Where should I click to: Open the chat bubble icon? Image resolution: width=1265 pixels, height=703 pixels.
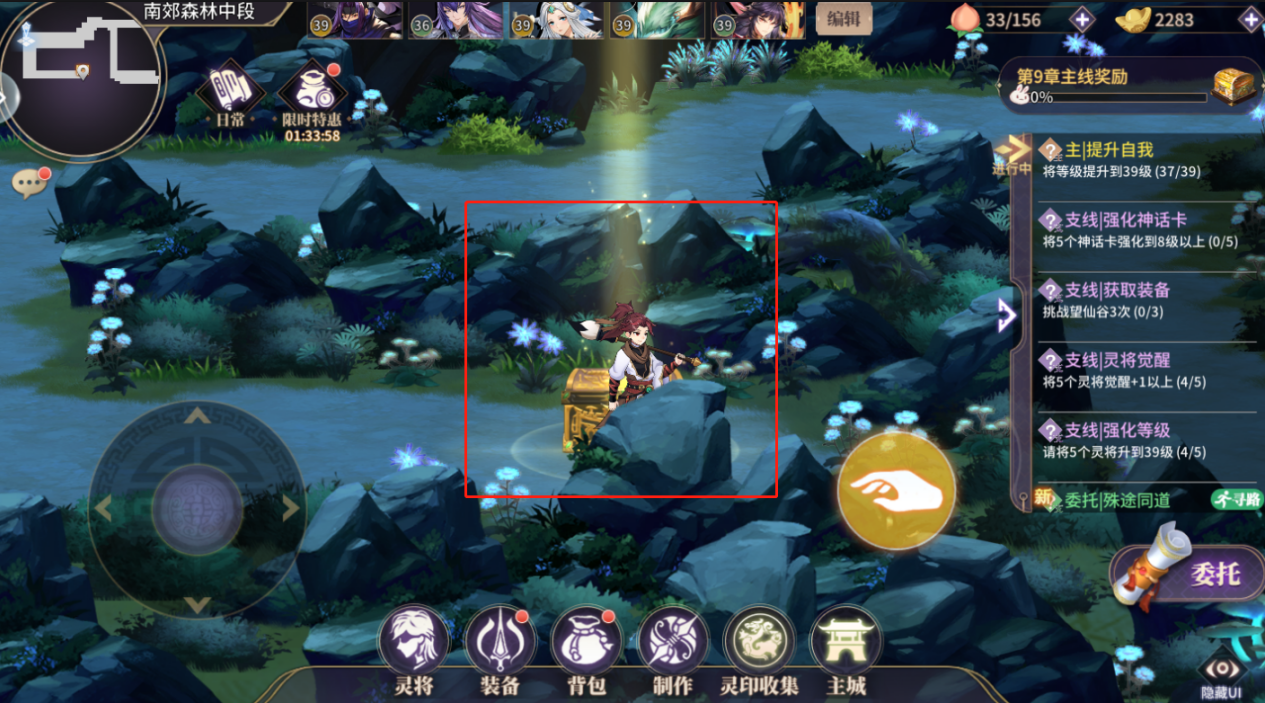click(x=27, y=182)
